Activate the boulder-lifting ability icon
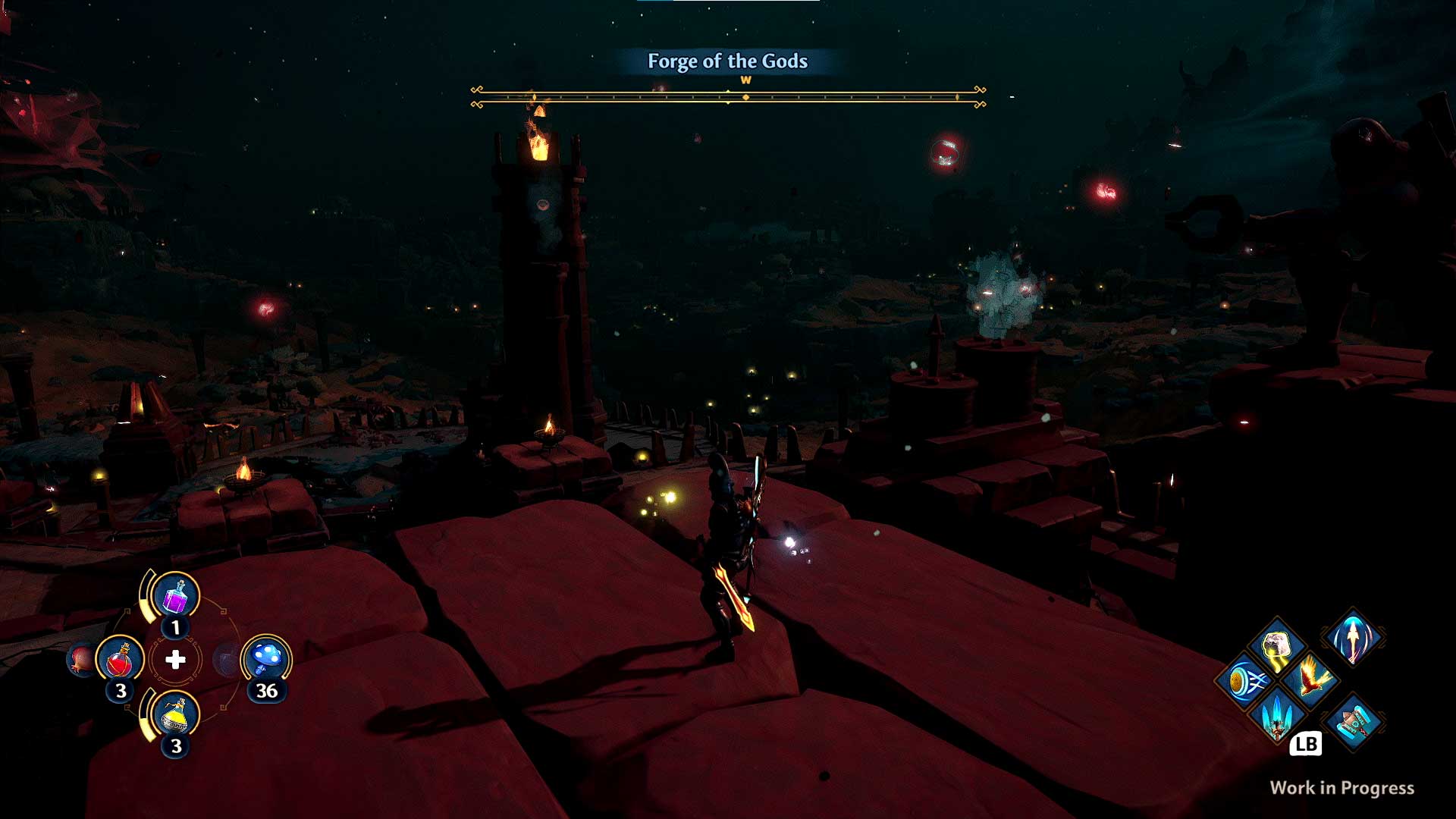This screenshot has height=819, width=1456. point(1276,642)
